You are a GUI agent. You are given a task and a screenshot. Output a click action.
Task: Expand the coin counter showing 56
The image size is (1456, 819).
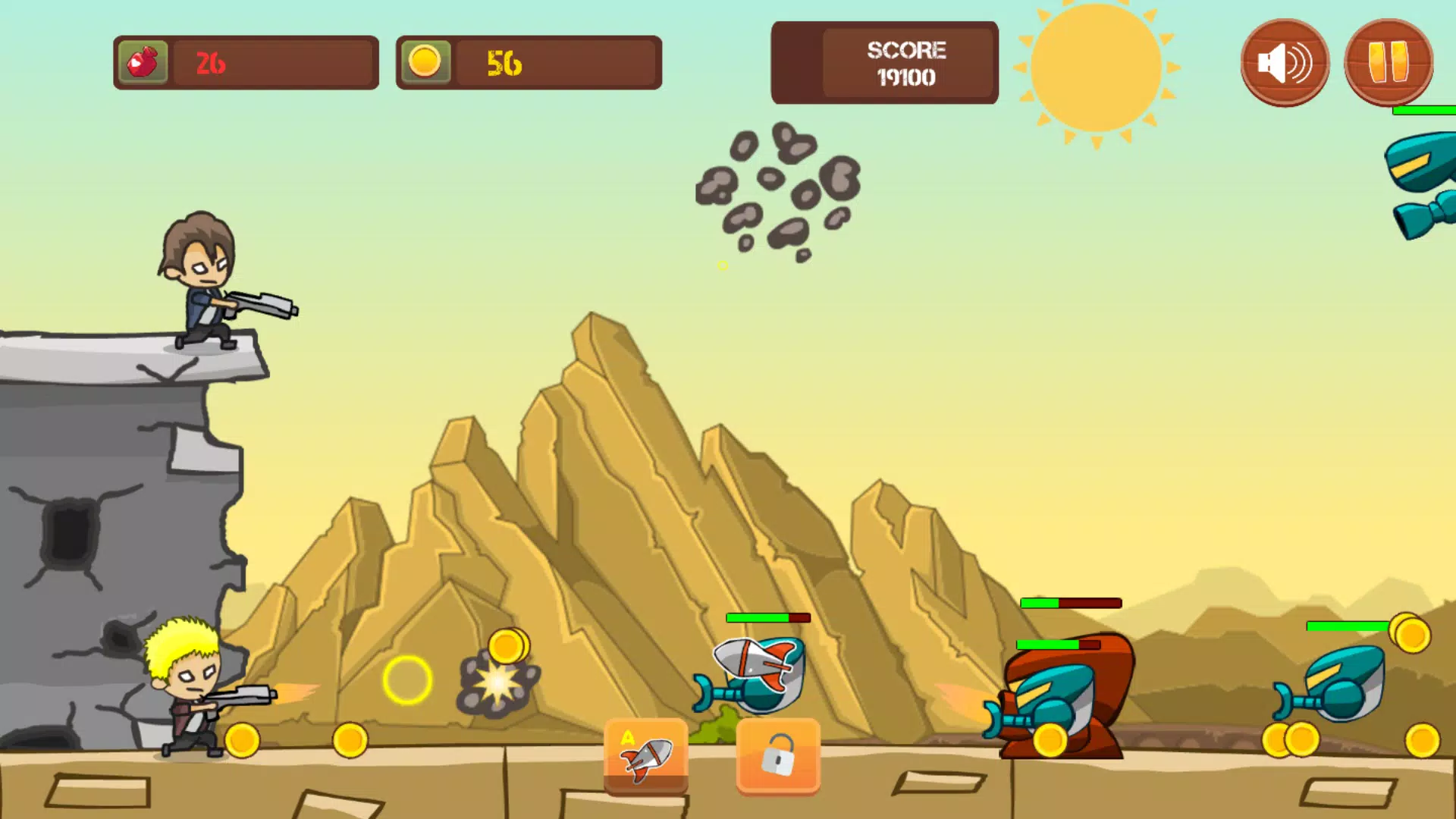[x=529, y=62]
